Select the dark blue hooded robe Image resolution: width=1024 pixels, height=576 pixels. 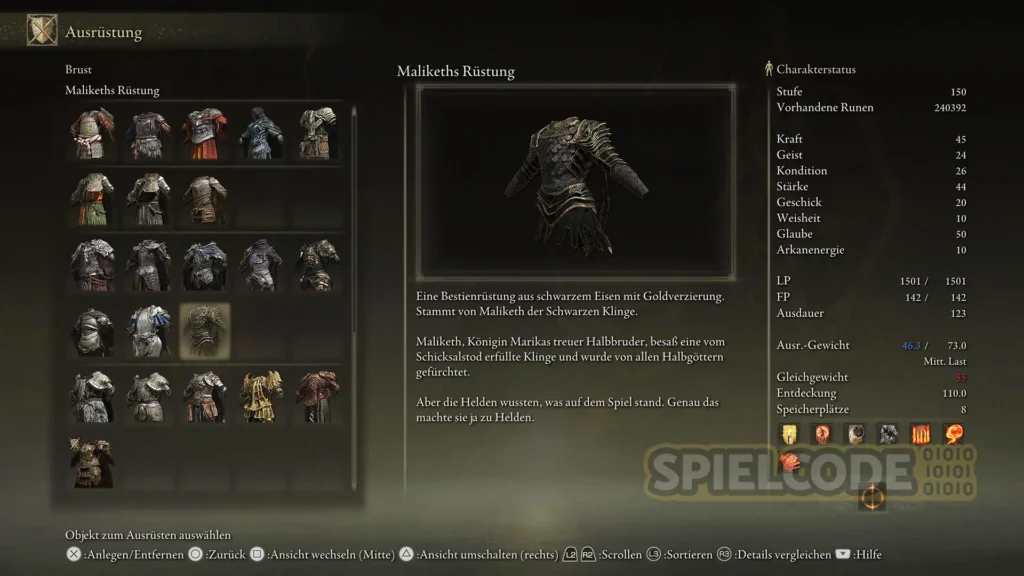261,134
